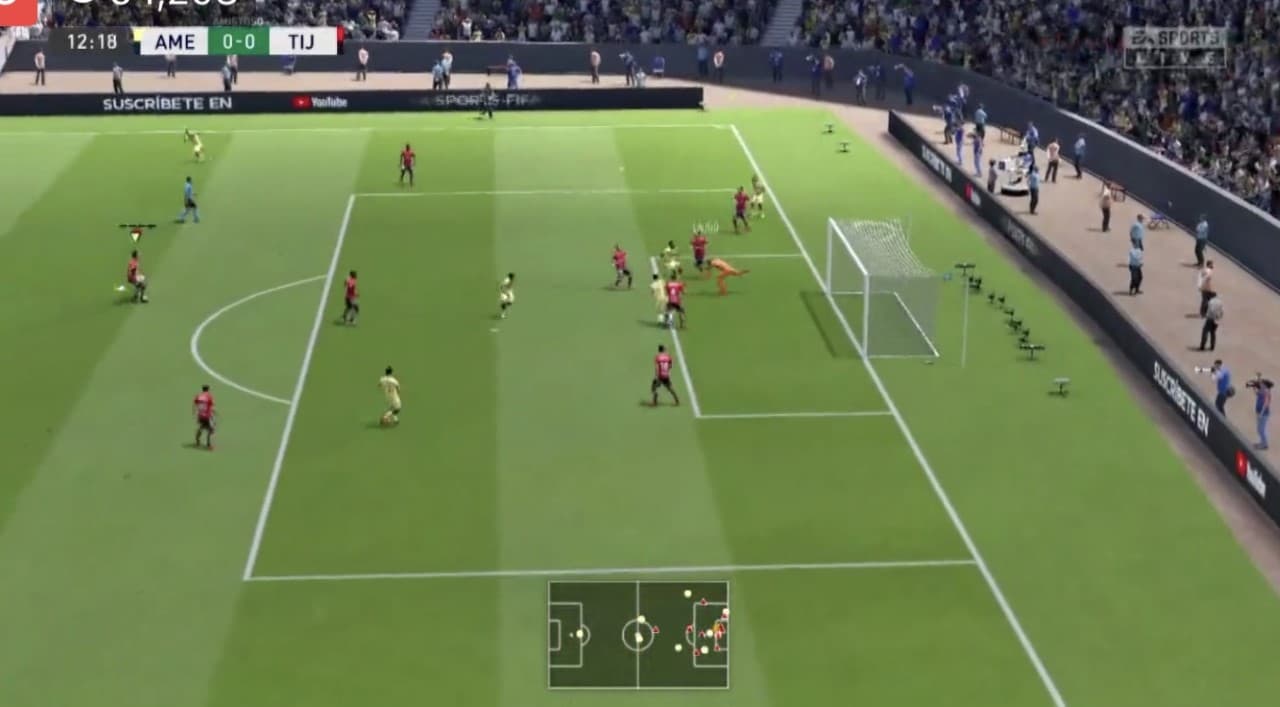1280x707 pixels.
Task: Click the pitch radar minimap
Action: (638, 634)
